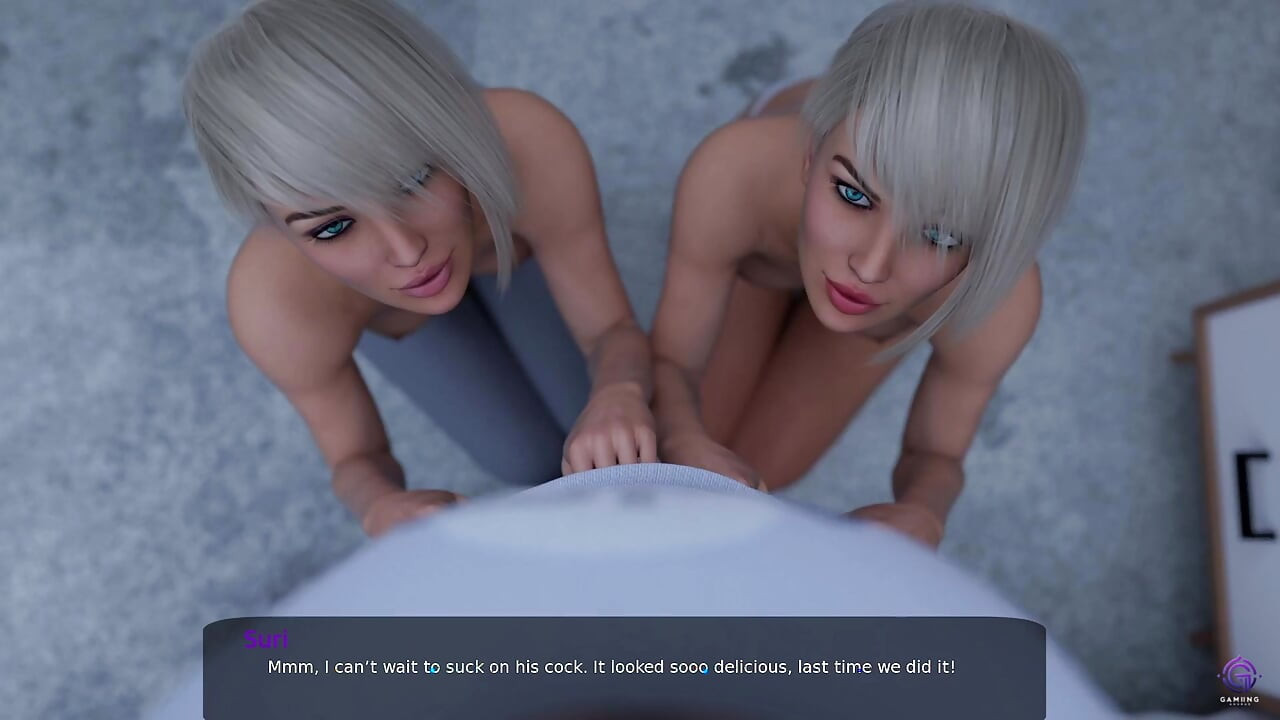Click the left sparkle accent of the logo
Screen dimensions: 1280x720
coord(1219,675)
